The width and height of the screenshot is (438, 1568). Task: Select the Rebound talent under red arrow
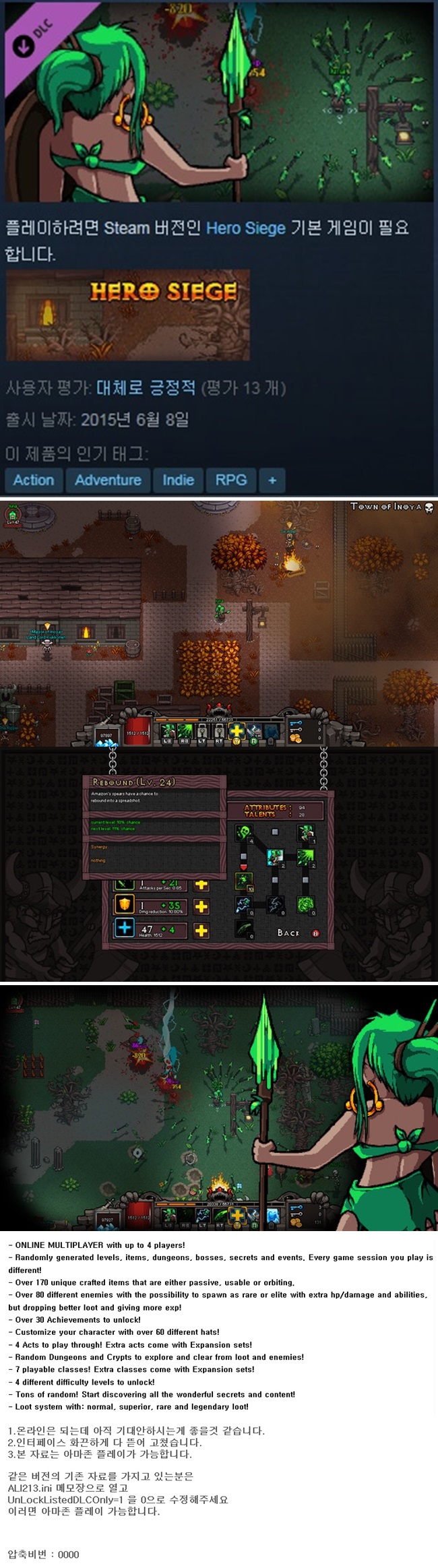[x=243, y=881]
